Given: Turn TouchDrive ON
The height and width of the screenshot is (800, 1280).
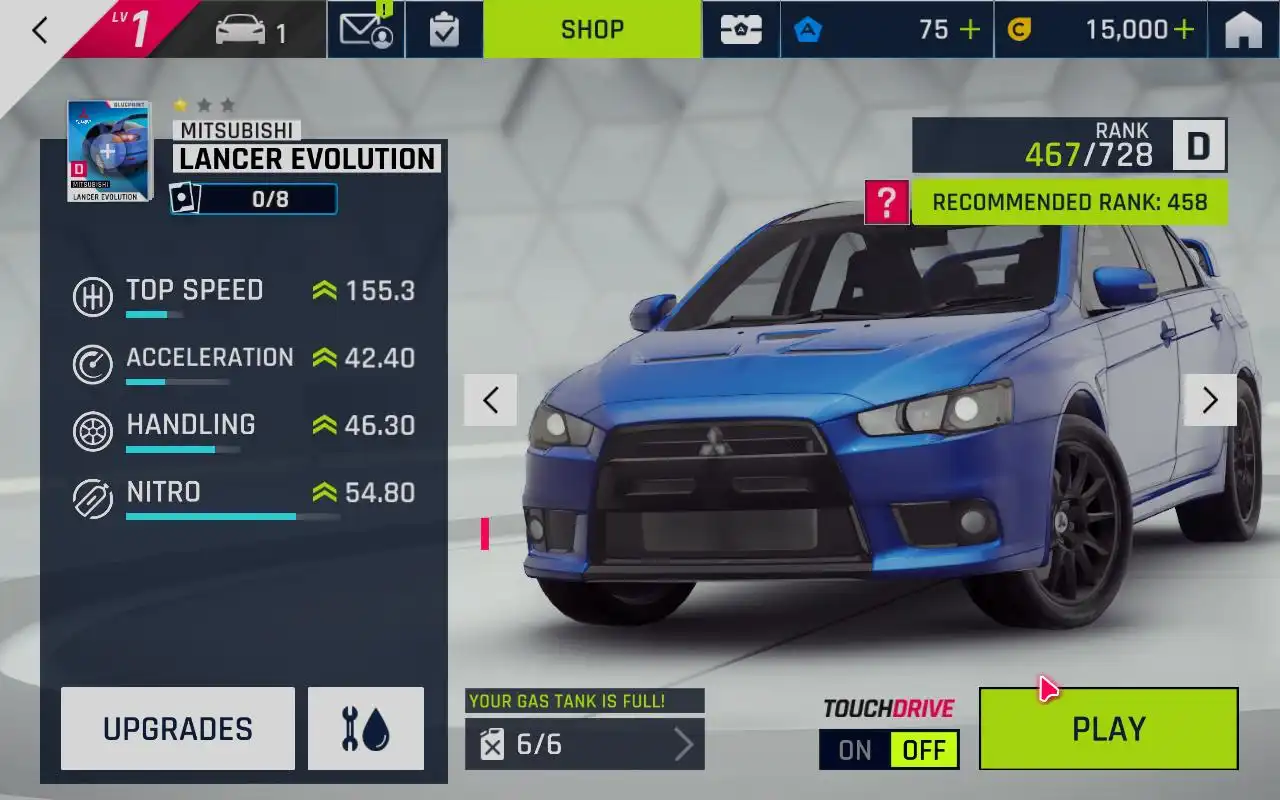Looking at the screenshot, I should coord(855,750).
